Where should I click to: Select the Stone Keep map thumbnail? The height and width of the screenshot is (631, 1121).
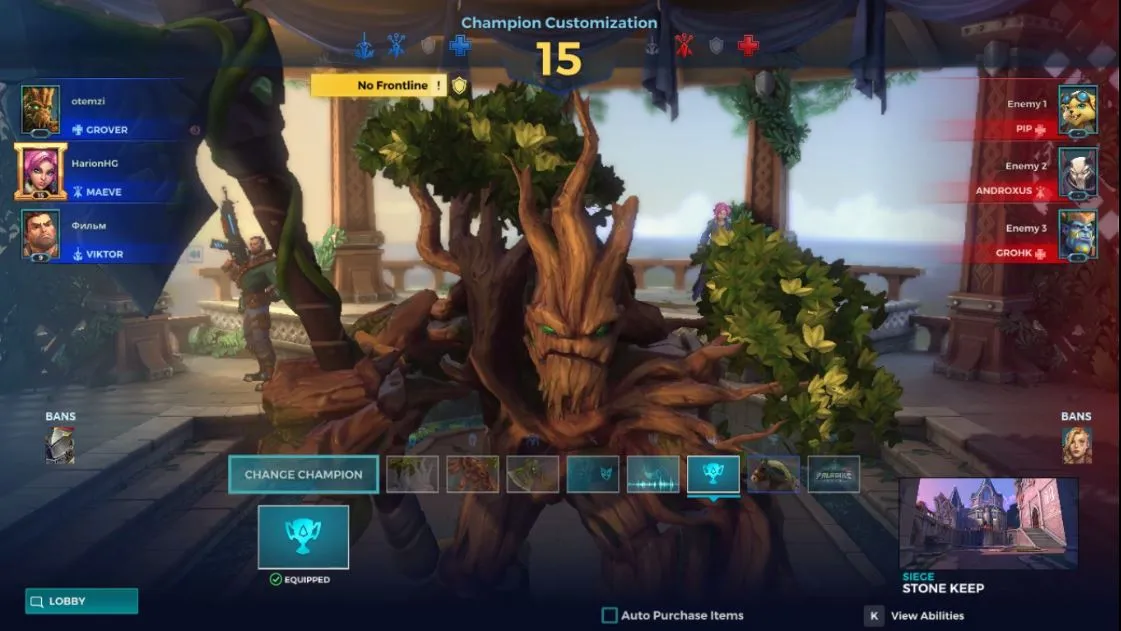[x=988, y=523]
